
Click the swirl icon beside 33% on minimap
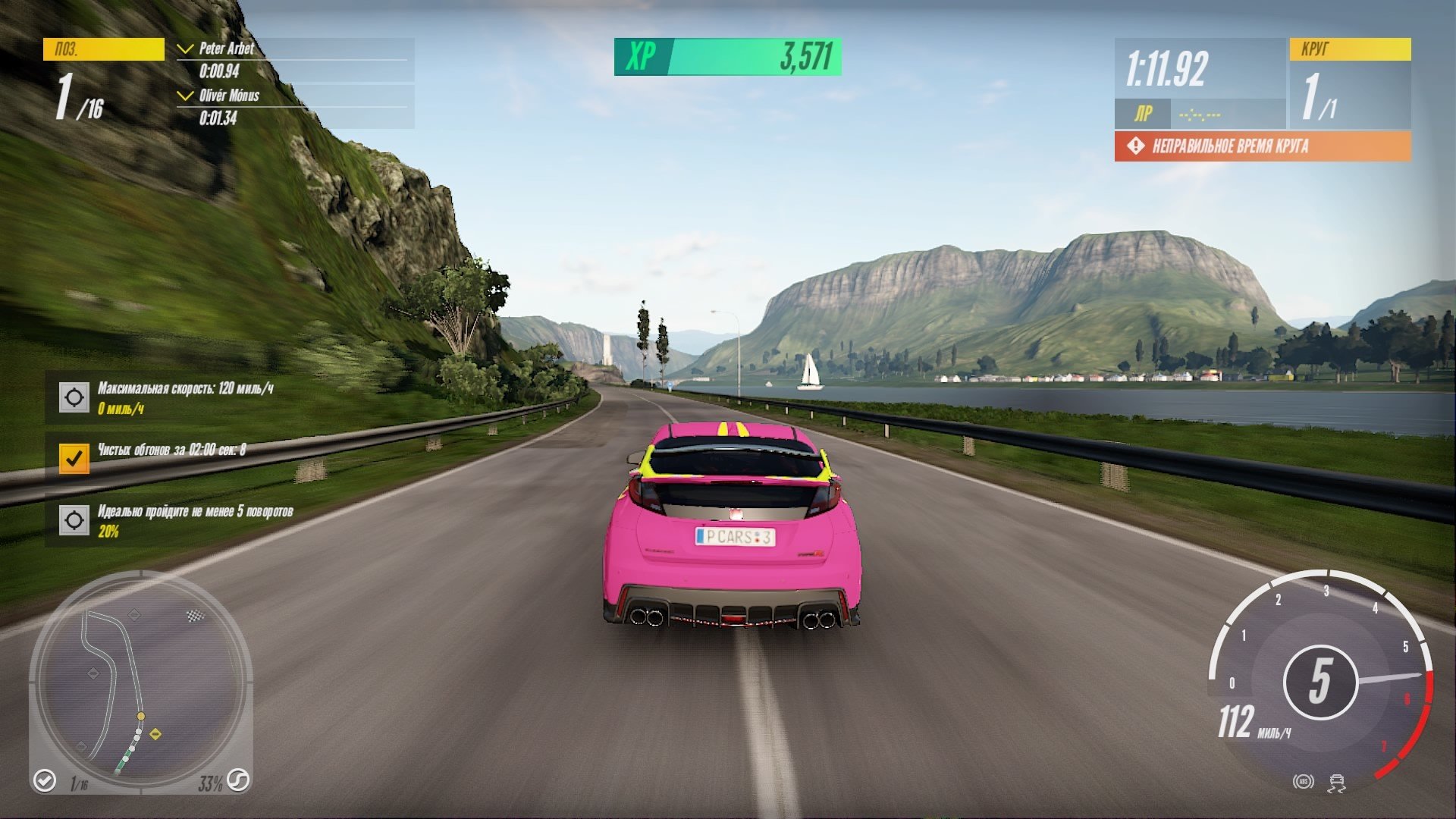tap(238, 780)
